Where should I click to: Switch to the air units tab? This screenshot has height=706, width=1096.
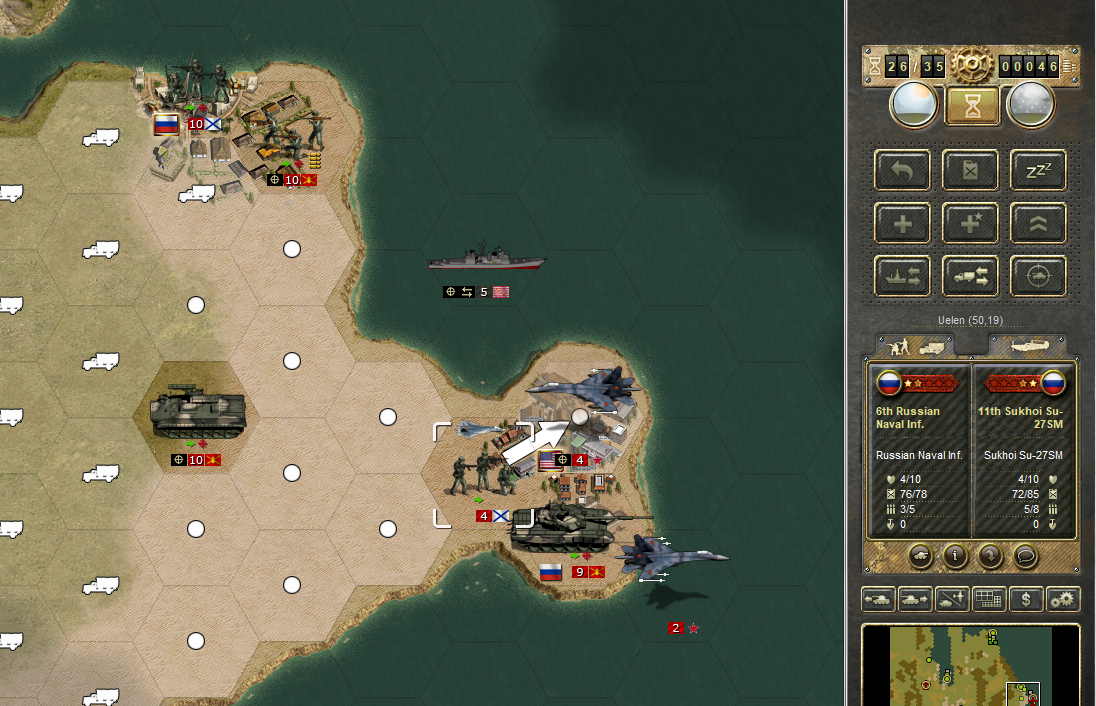point(1026,345)
